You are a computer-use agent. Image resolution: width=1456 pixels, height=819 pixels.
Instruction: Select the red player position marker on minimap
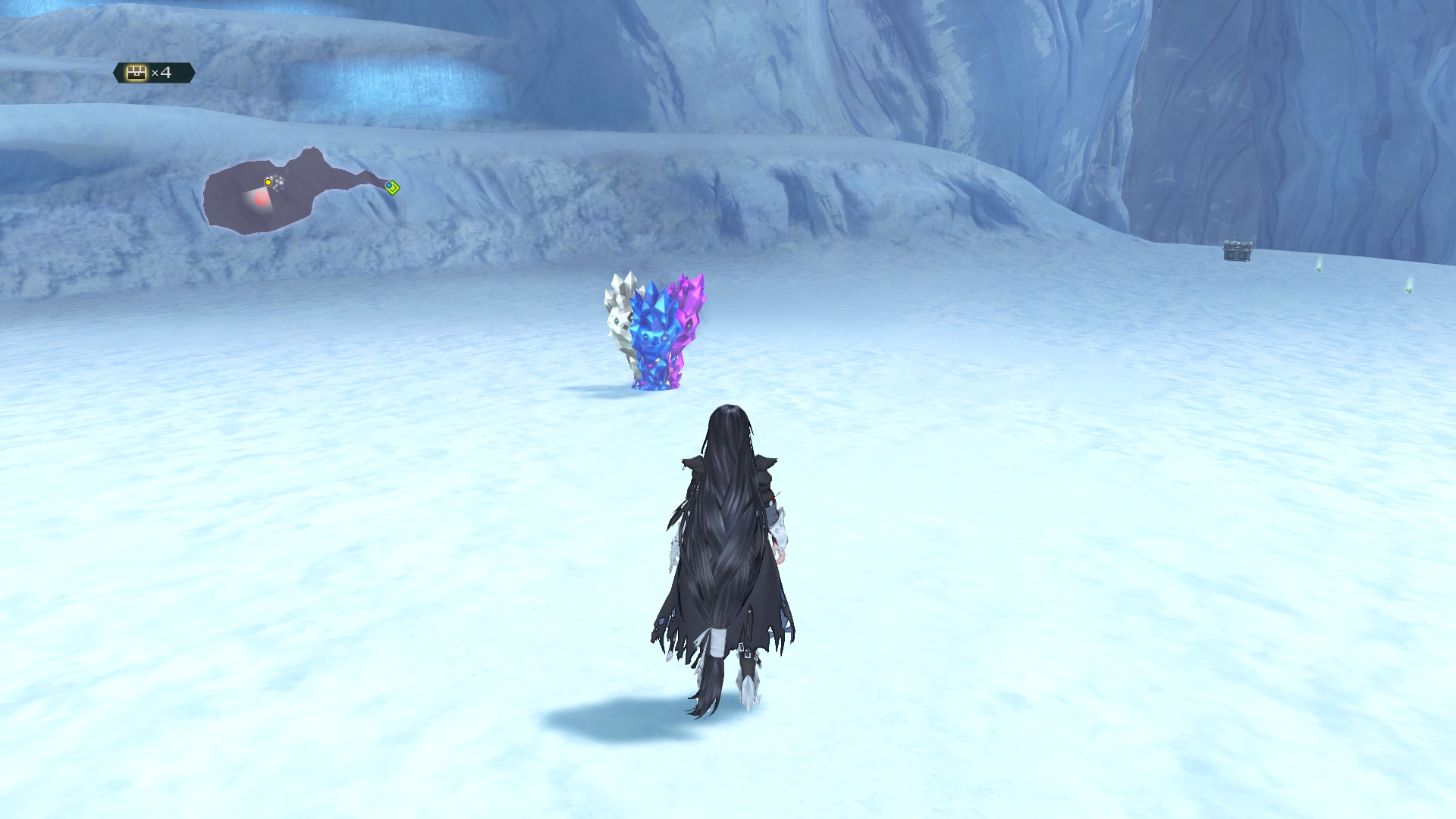(x=261, y=199)
